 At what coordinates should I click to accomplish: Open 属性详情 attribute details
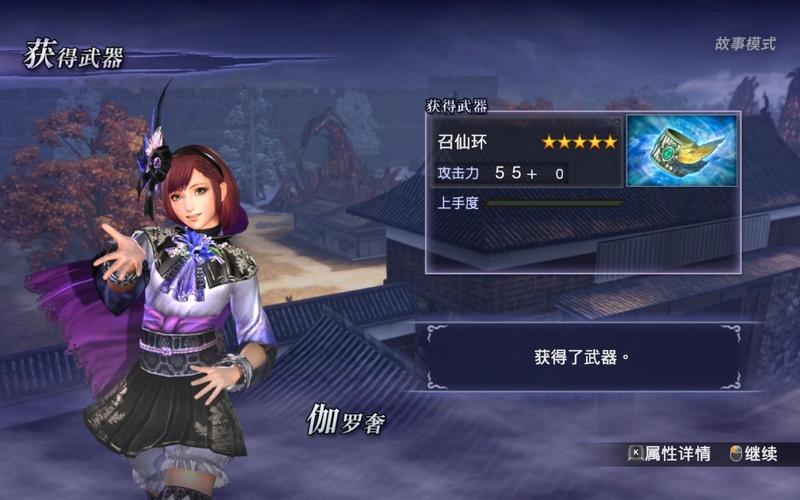coord(669,454)
